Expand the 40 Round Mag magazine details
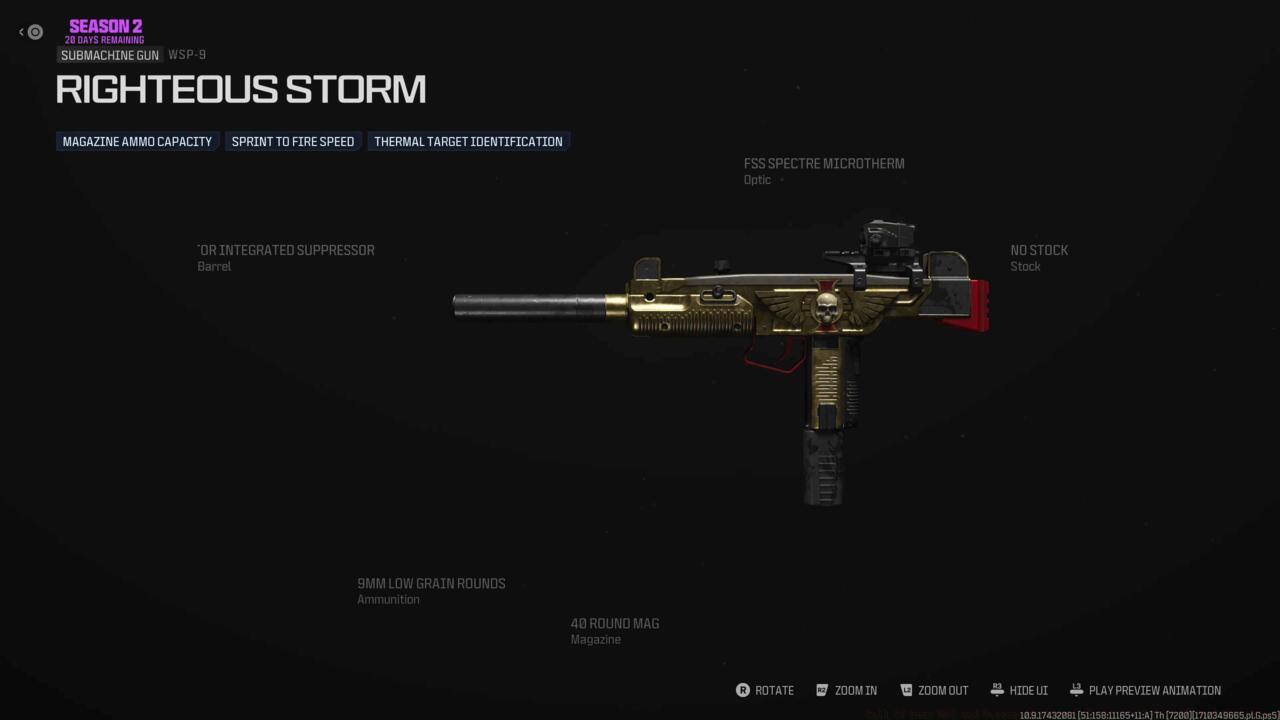The image size is (1280, 720). [614, 630]
